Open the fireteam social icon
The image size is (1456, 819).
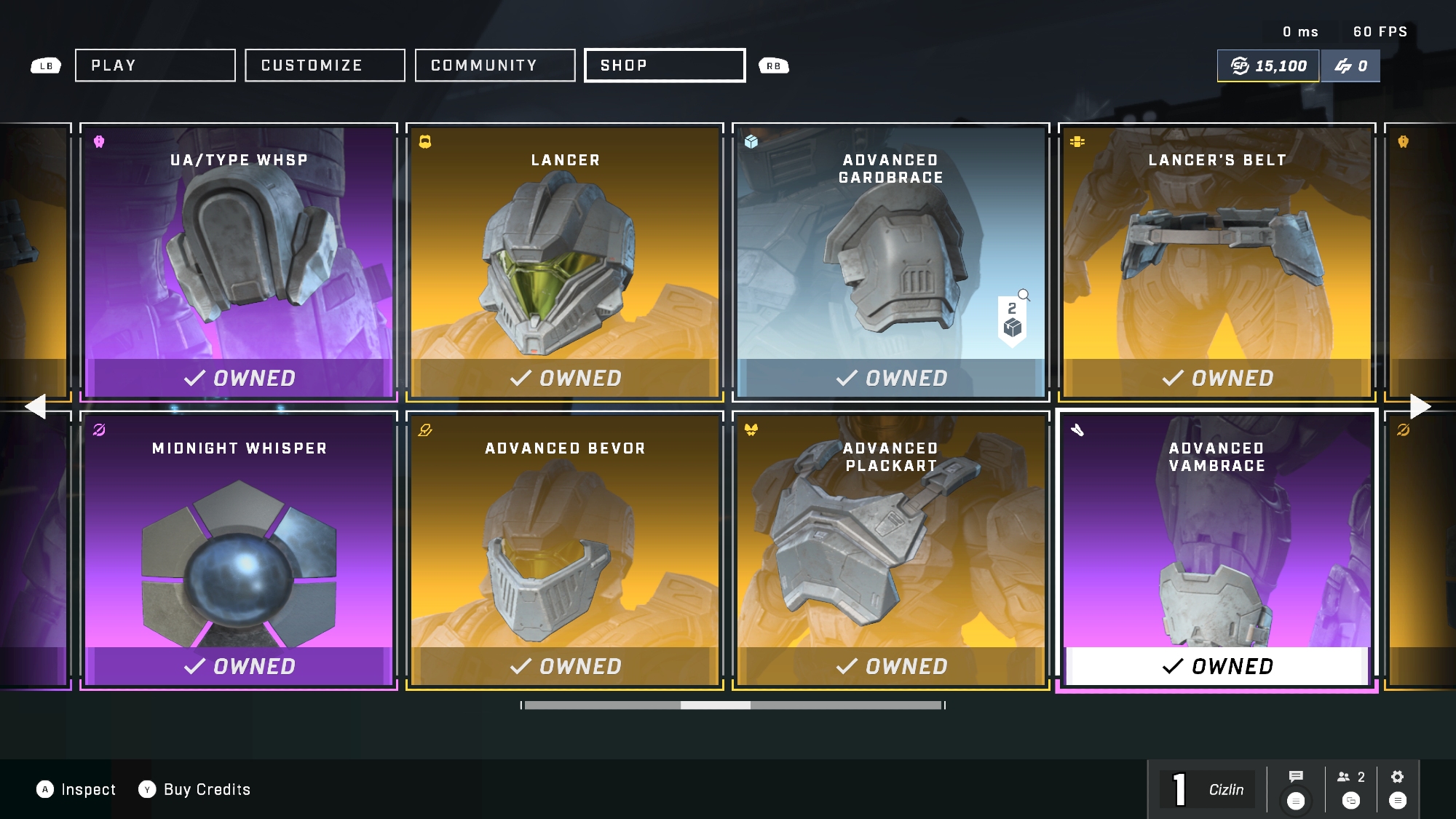point(1350,778)
